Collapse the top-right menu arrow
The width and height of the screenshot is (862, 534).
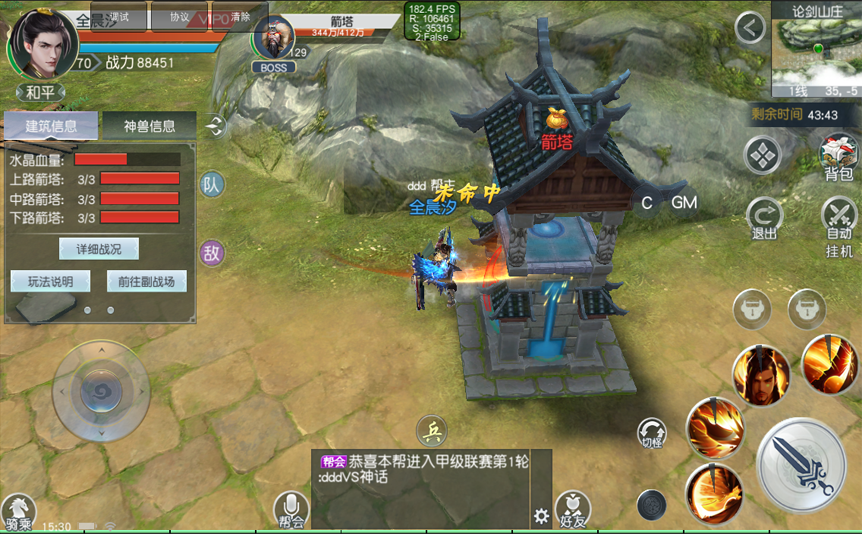point(750,28)
